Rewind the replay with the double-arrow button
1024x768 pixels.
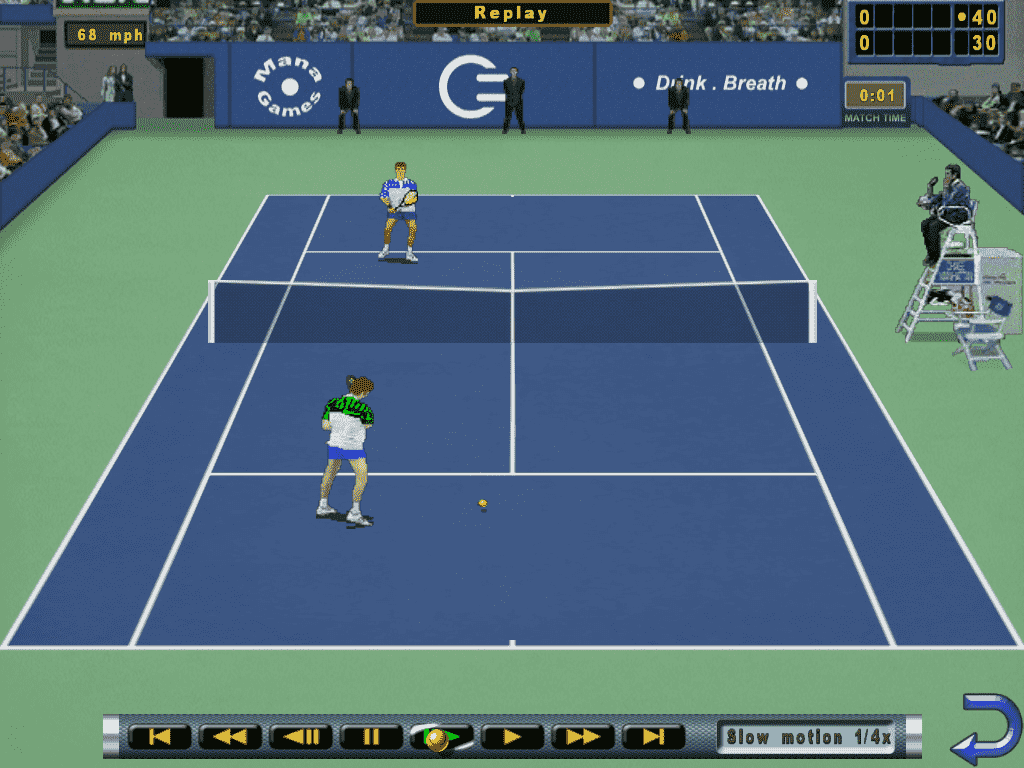tap(230, 738)
